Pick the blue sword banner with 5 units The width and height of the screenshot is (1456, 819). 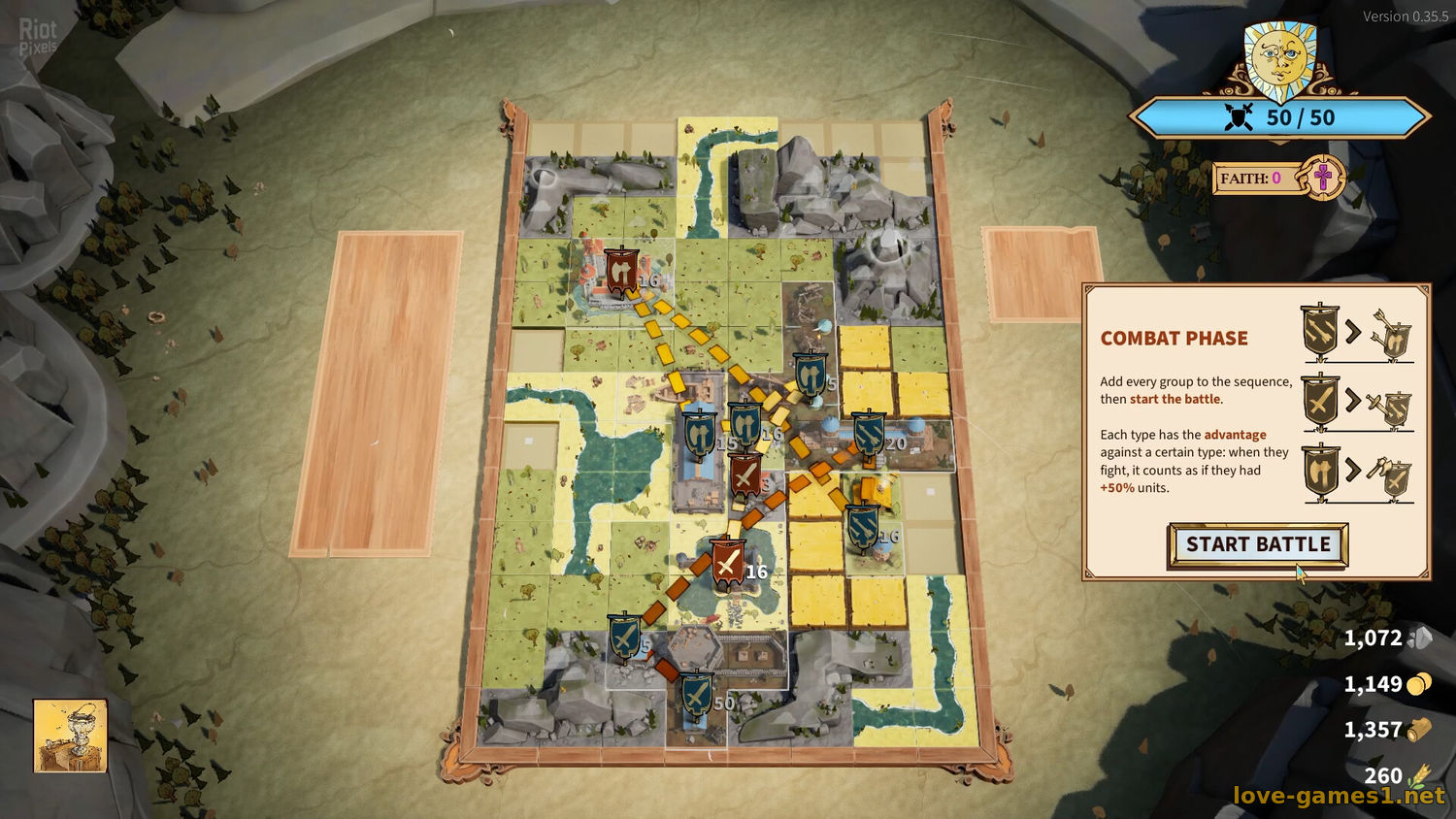coord(624,636)
